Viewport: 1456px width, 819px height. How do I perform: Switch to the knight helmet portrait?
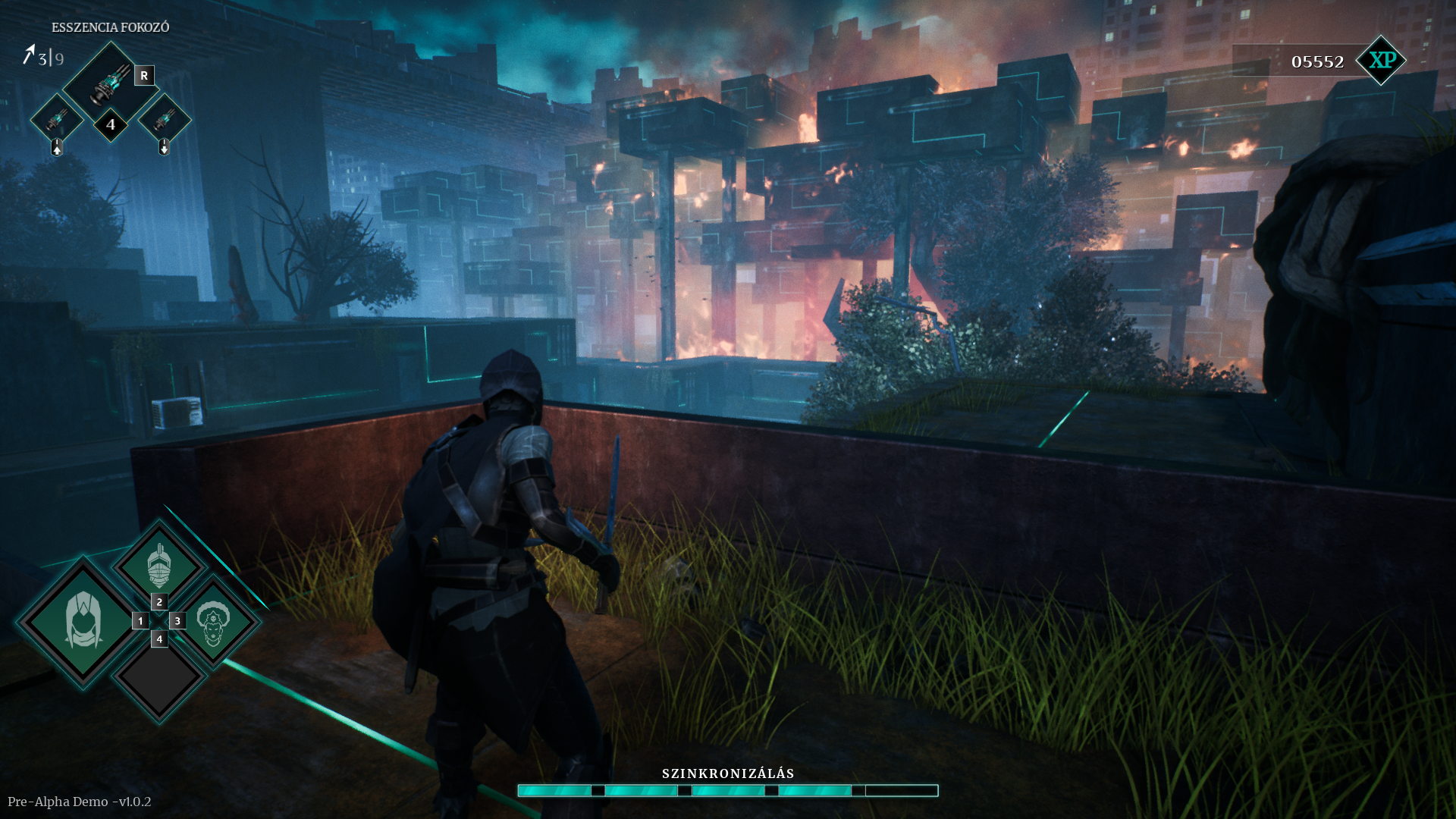(x=158, y=566)
